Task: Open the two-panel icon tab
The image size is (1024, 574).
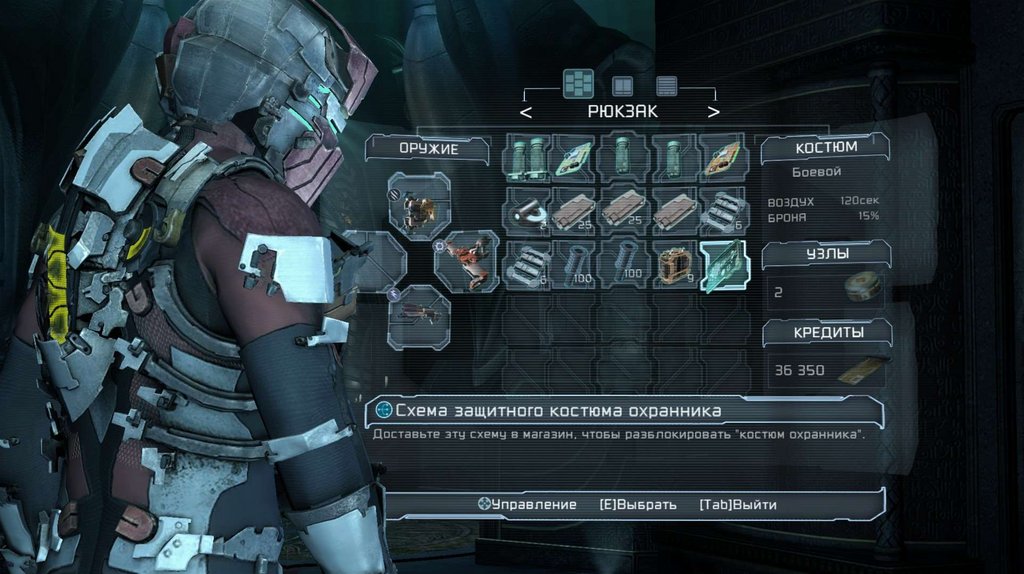Action: click(x=623, y=85)
